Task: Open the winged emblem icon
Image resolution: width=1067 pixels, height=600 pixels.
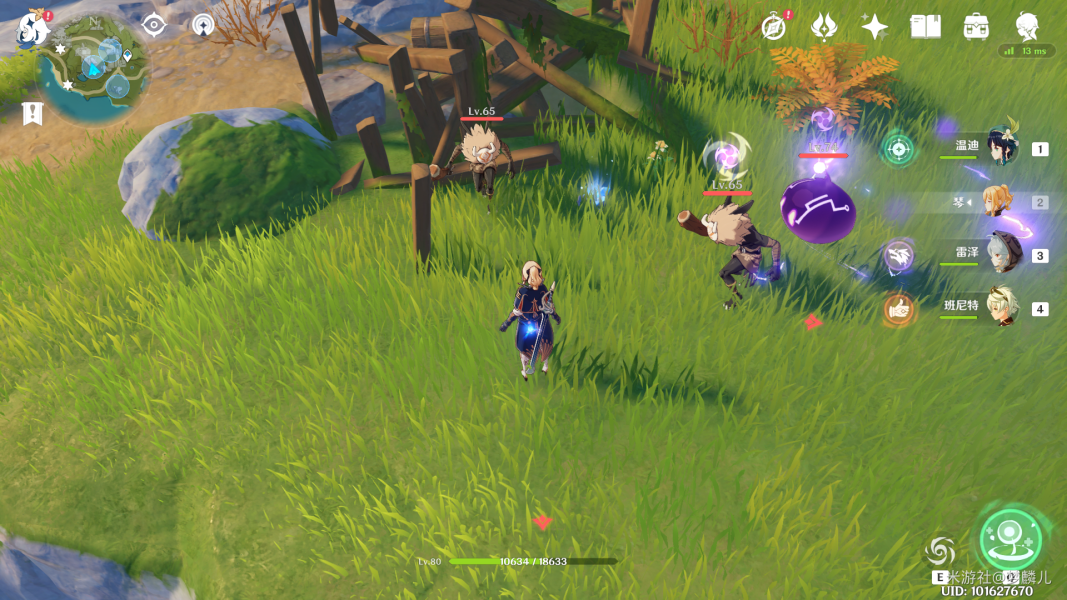Action: pyautogui.click(x=823, y=27)
